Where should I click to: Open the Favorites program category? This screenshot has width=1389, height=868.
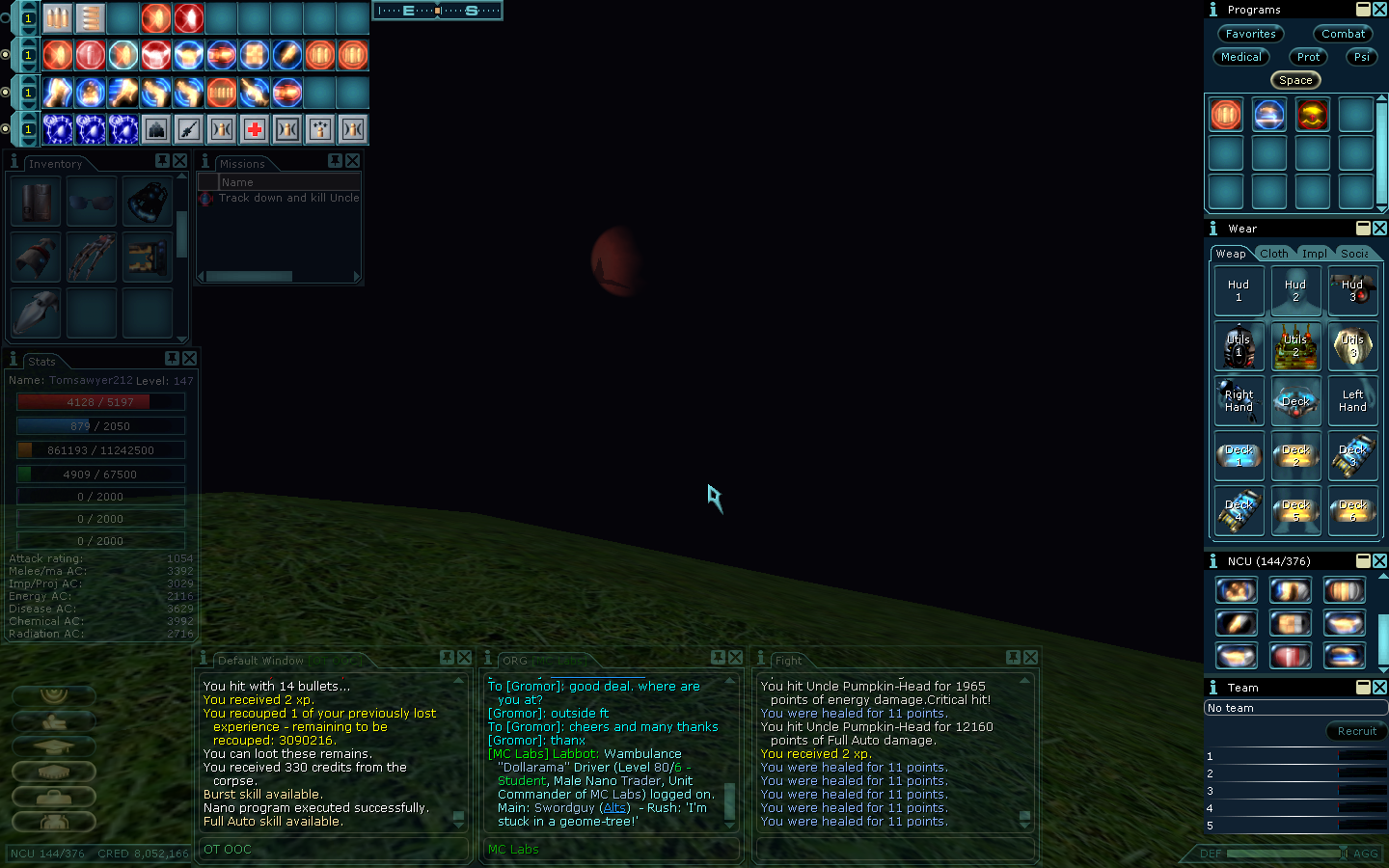[x=1250, y=34]
